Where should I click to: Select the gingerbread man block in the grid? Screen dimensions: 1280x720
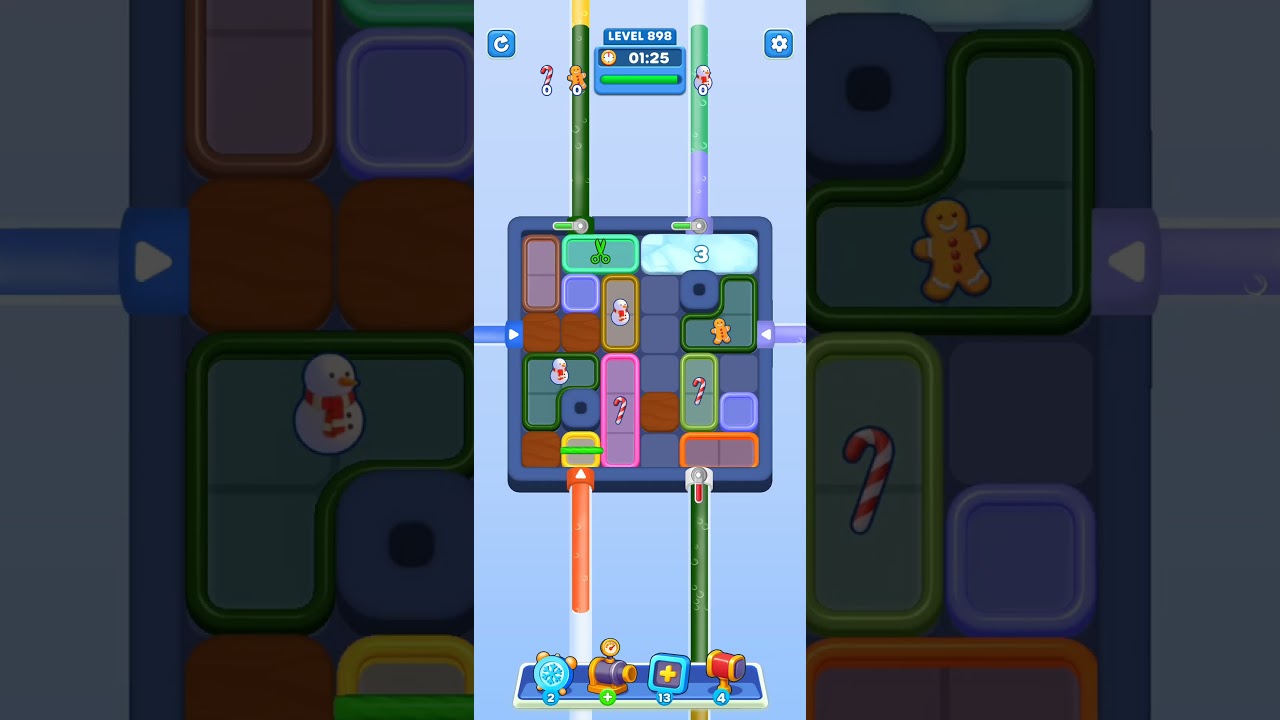719,330
